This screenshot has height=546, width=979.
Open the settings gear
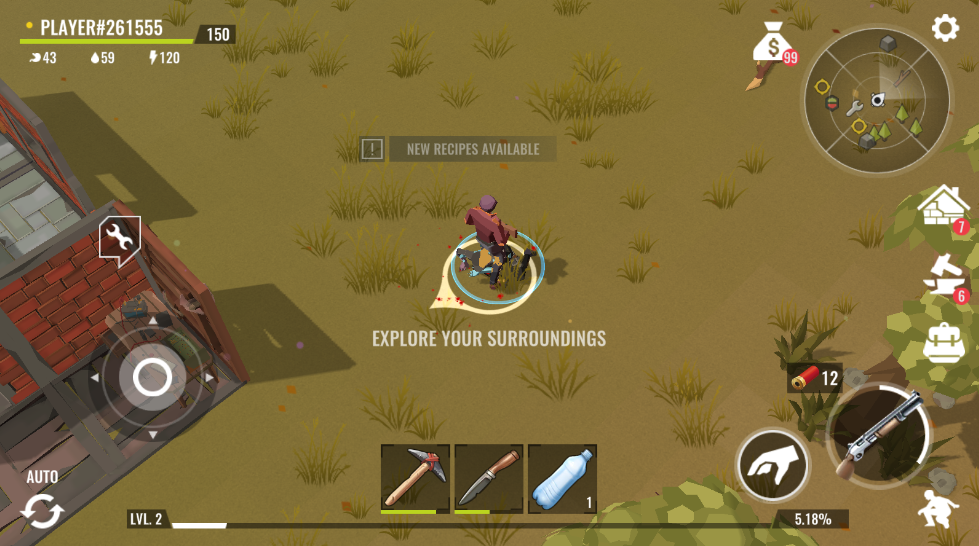[x=945, y=28]
